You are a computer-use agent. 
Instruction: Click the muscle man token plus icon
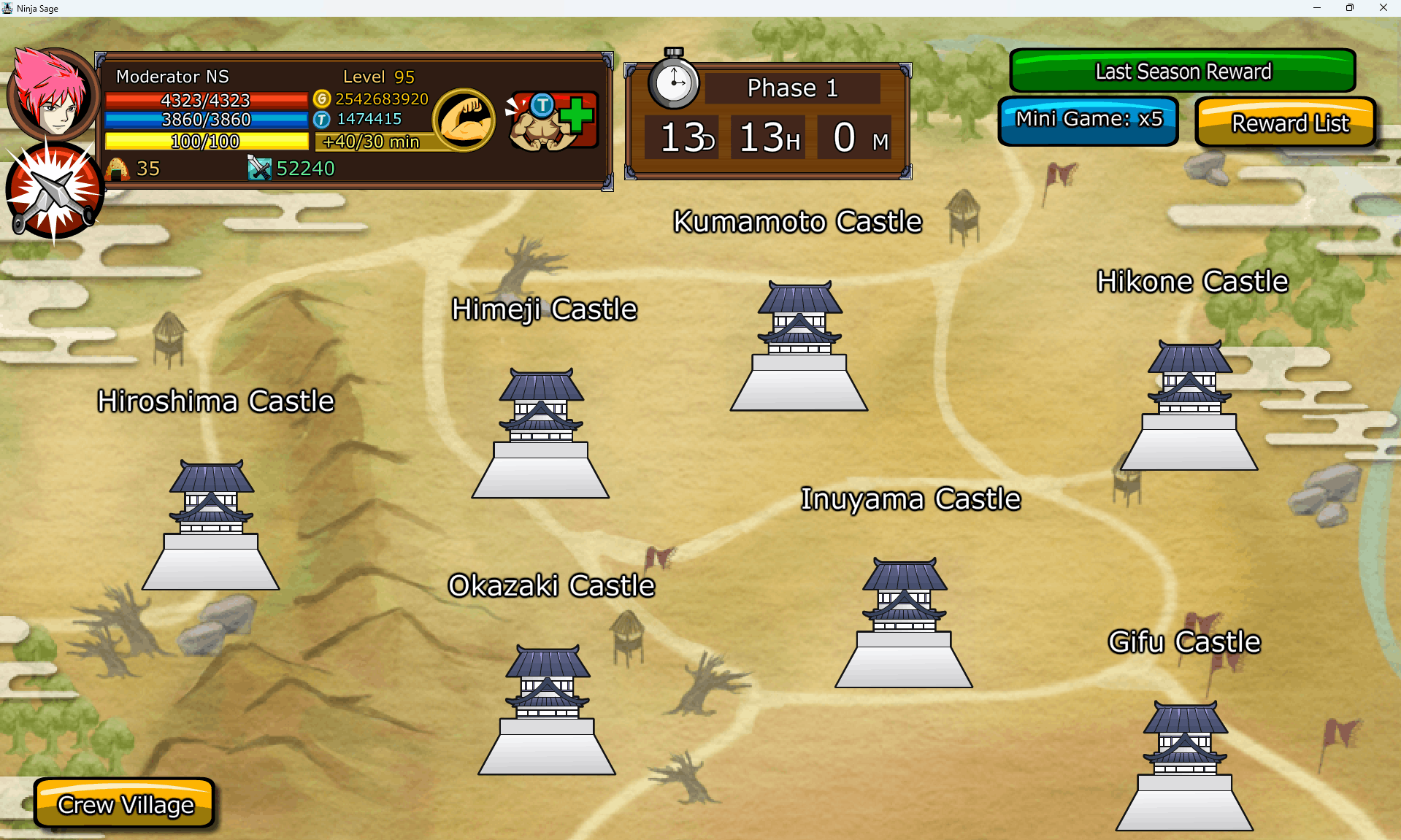(x=553, y=120)
